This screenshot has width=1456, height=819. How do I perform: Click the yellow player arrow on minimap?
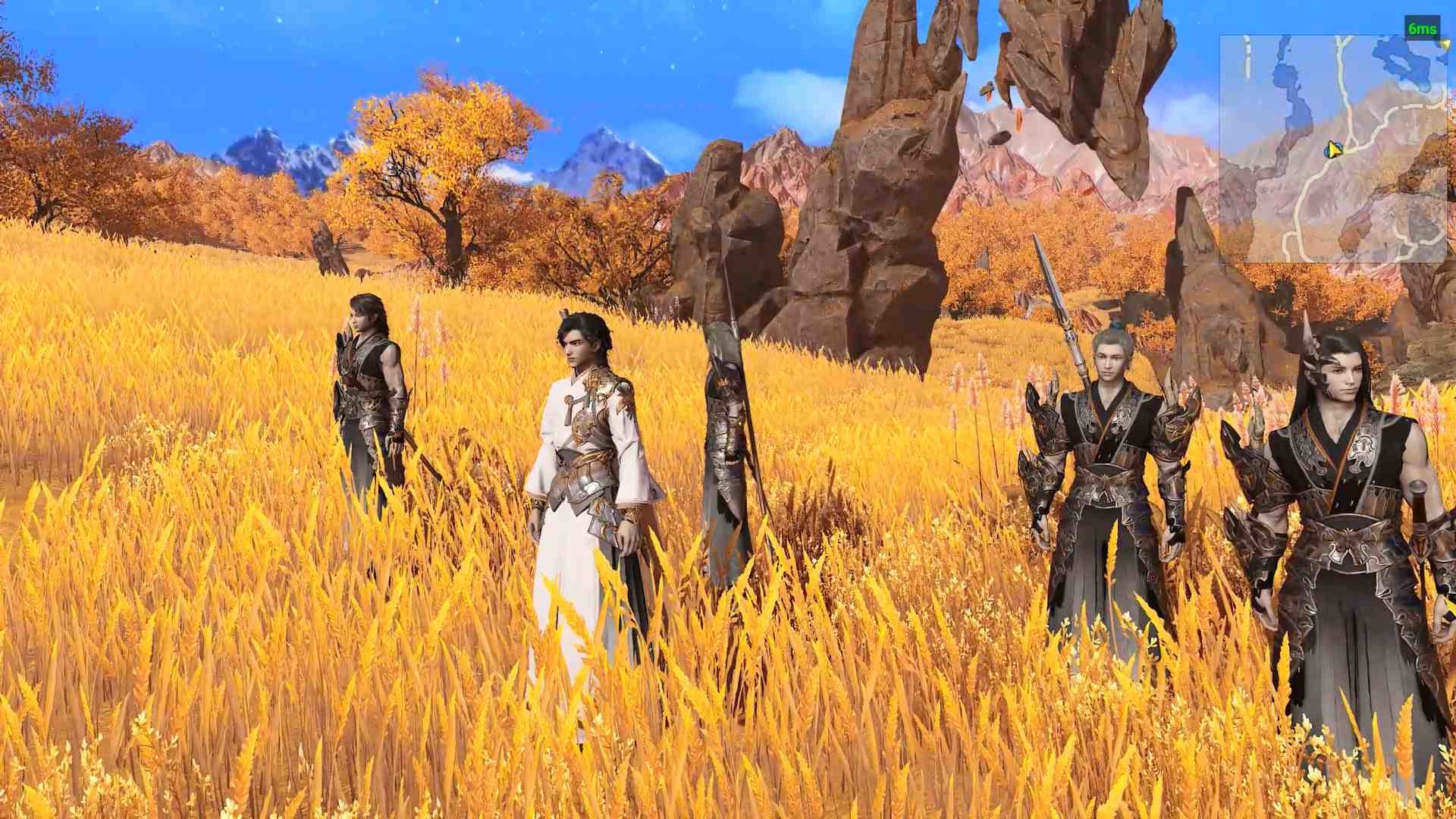(1333, 150)
